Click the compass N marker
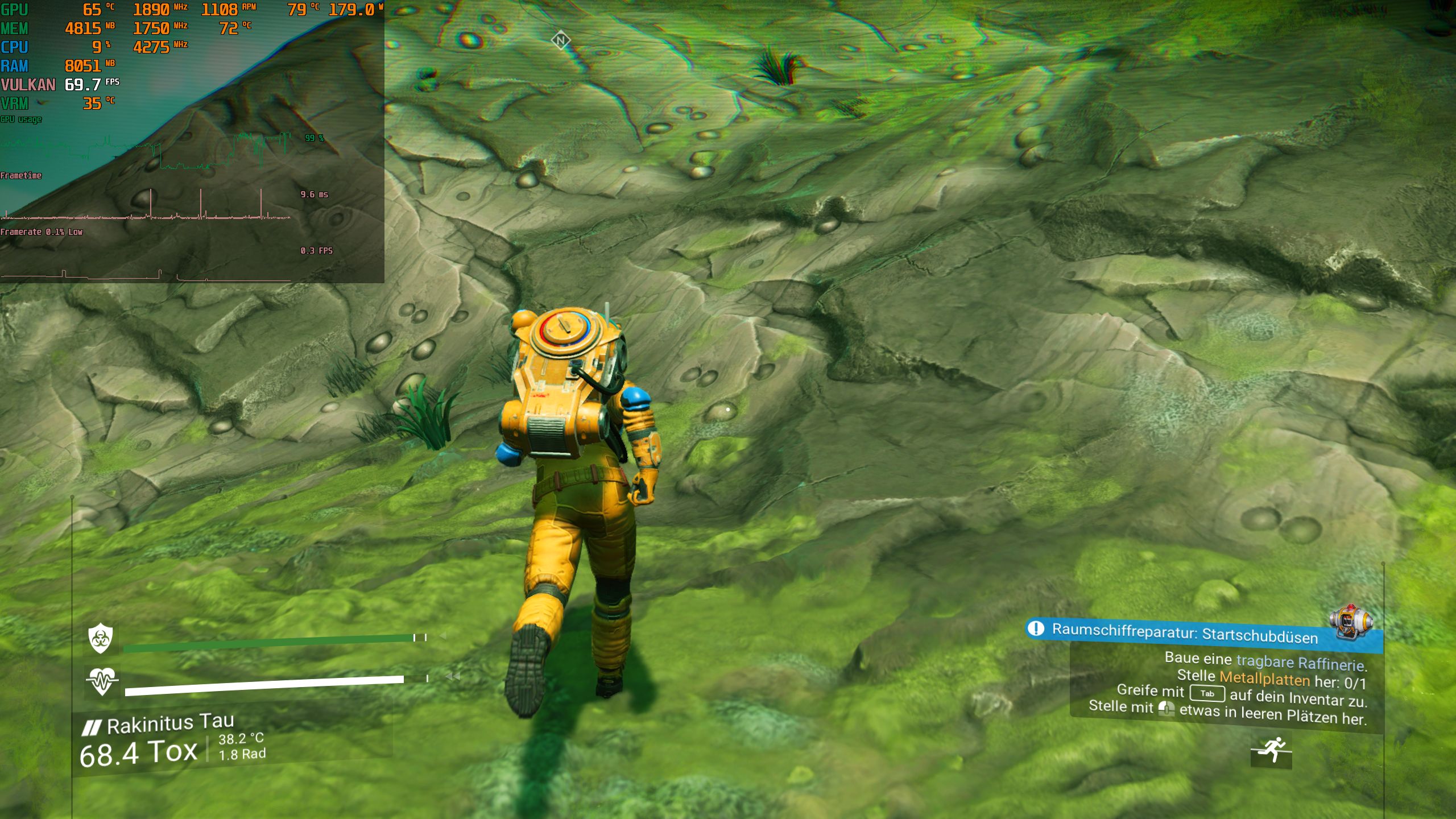The height and width of the screenshot is (819, 1456). [562, 40]
